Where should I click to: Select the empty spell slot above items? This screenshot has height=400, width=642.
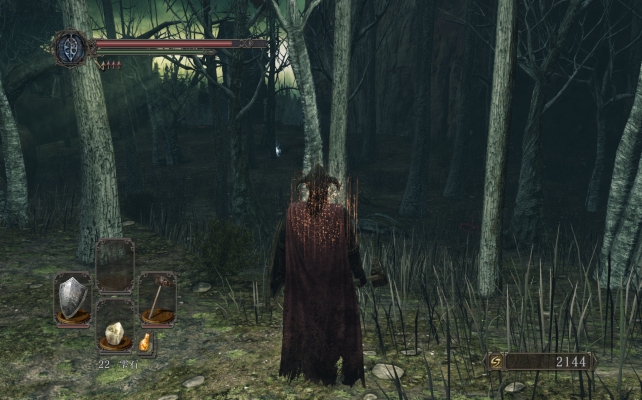click(114, 266)
